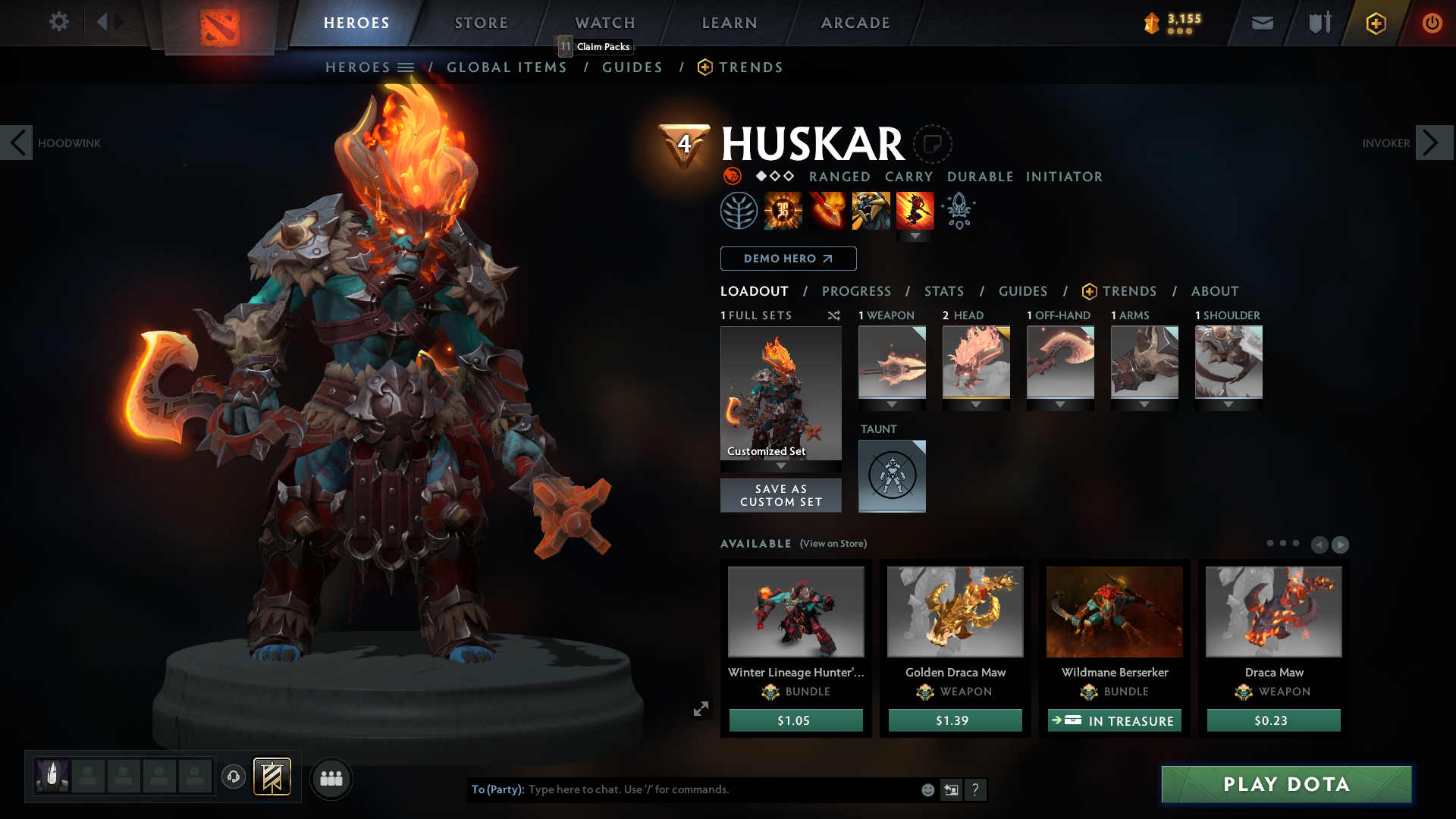The width and height of the screenshot is (1456, 819).
Task: Open the mail inbox icon
Action: [x=1263, y=22]
